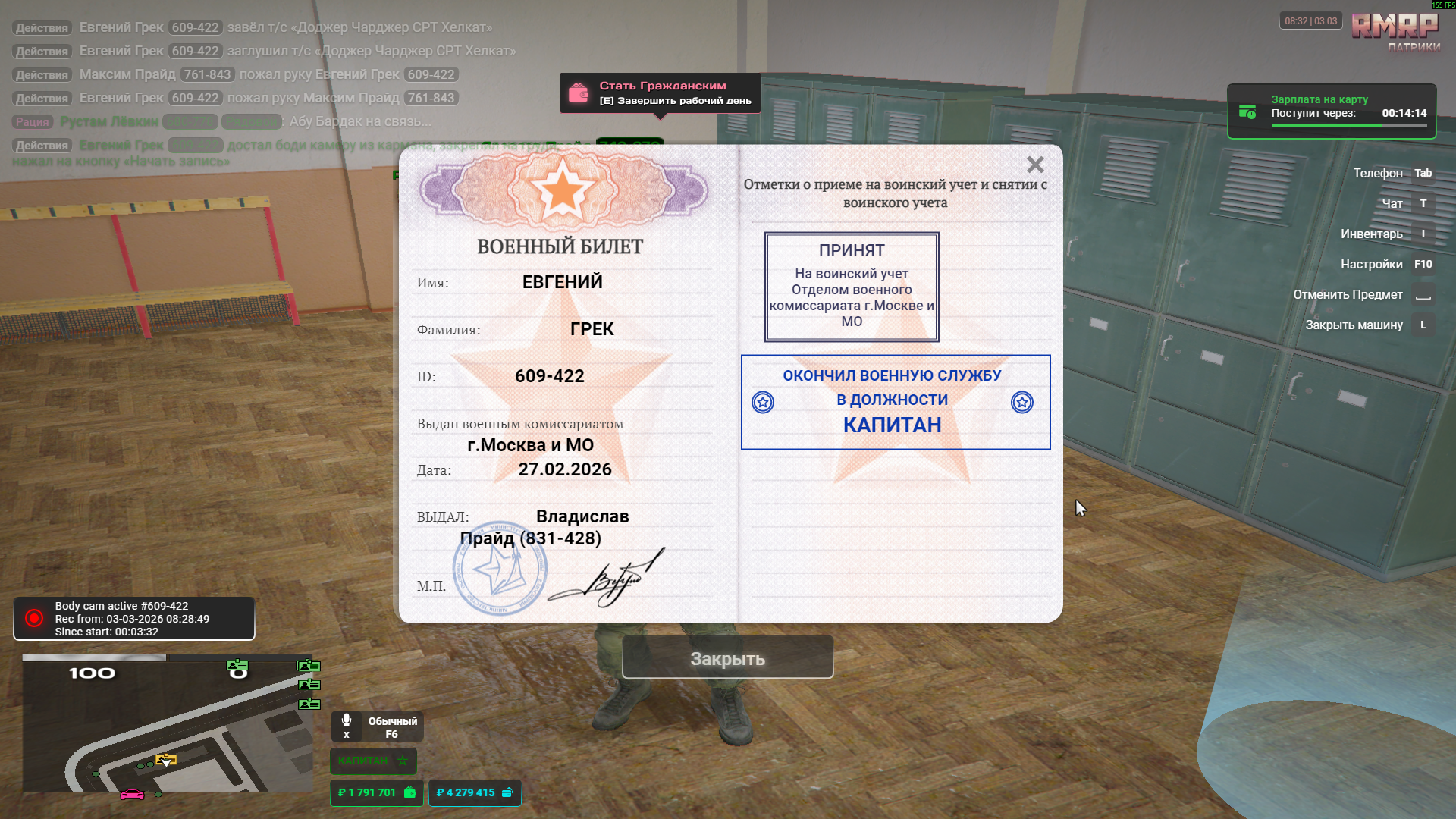The image size is (1456, 819).
Task: Select the Стать Гражданским prompt box
Action: 660,93
